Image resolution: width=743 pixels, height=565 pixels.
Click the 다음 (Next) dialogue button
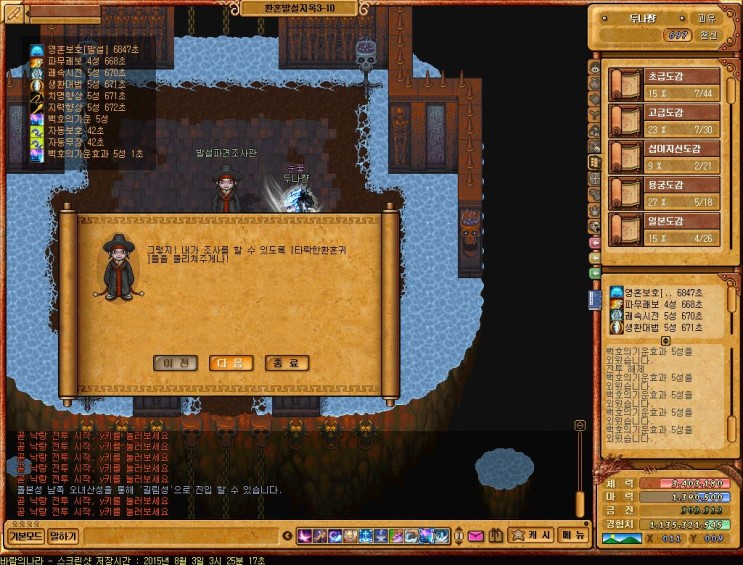tap(231, 363)
